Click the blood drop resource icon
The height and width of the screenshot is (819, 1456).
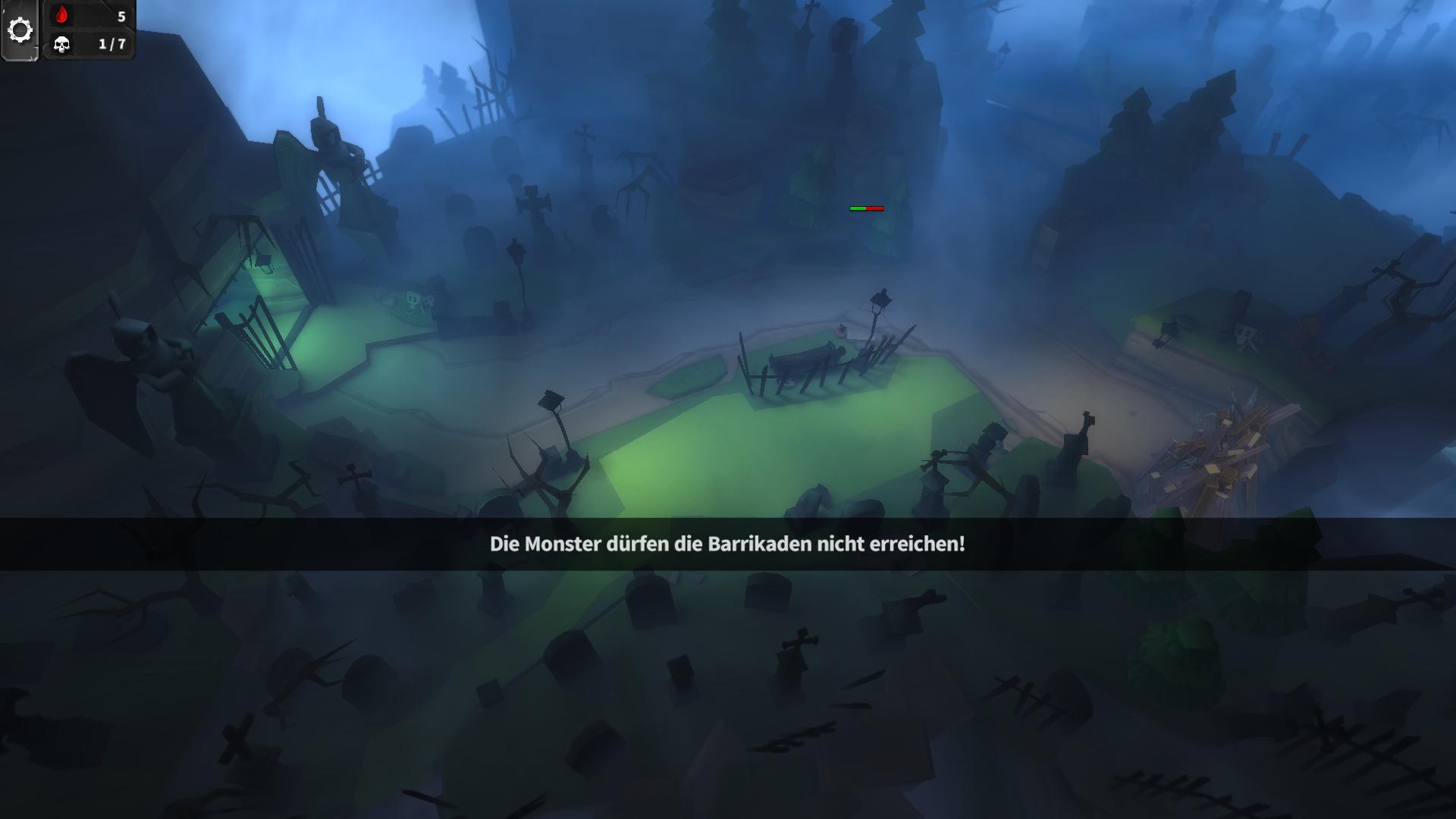point(61,14)
